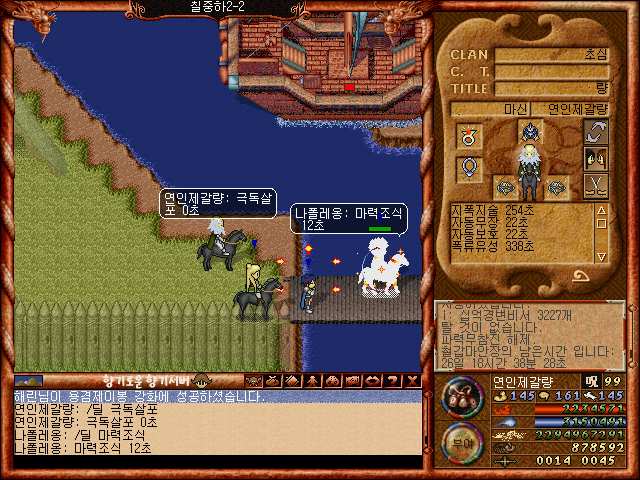Viewport: 640px width, 480px height.
Task: Select the helmet equipment slot
Action: (x=530, y=130)
